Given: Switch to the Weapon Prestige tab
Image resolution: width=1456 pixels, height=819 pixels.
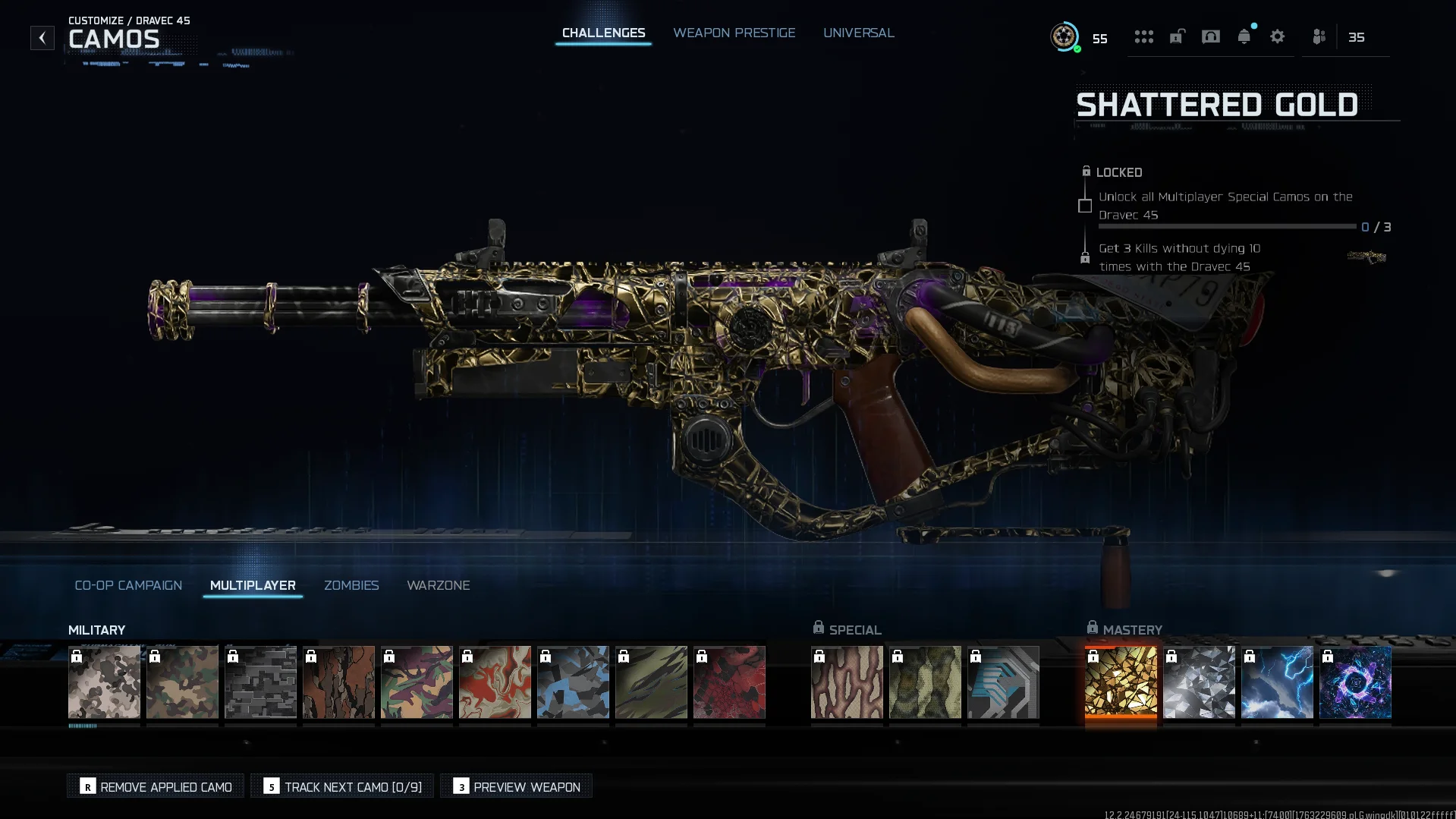Looking at the screenshot, I should coord(734,33).
